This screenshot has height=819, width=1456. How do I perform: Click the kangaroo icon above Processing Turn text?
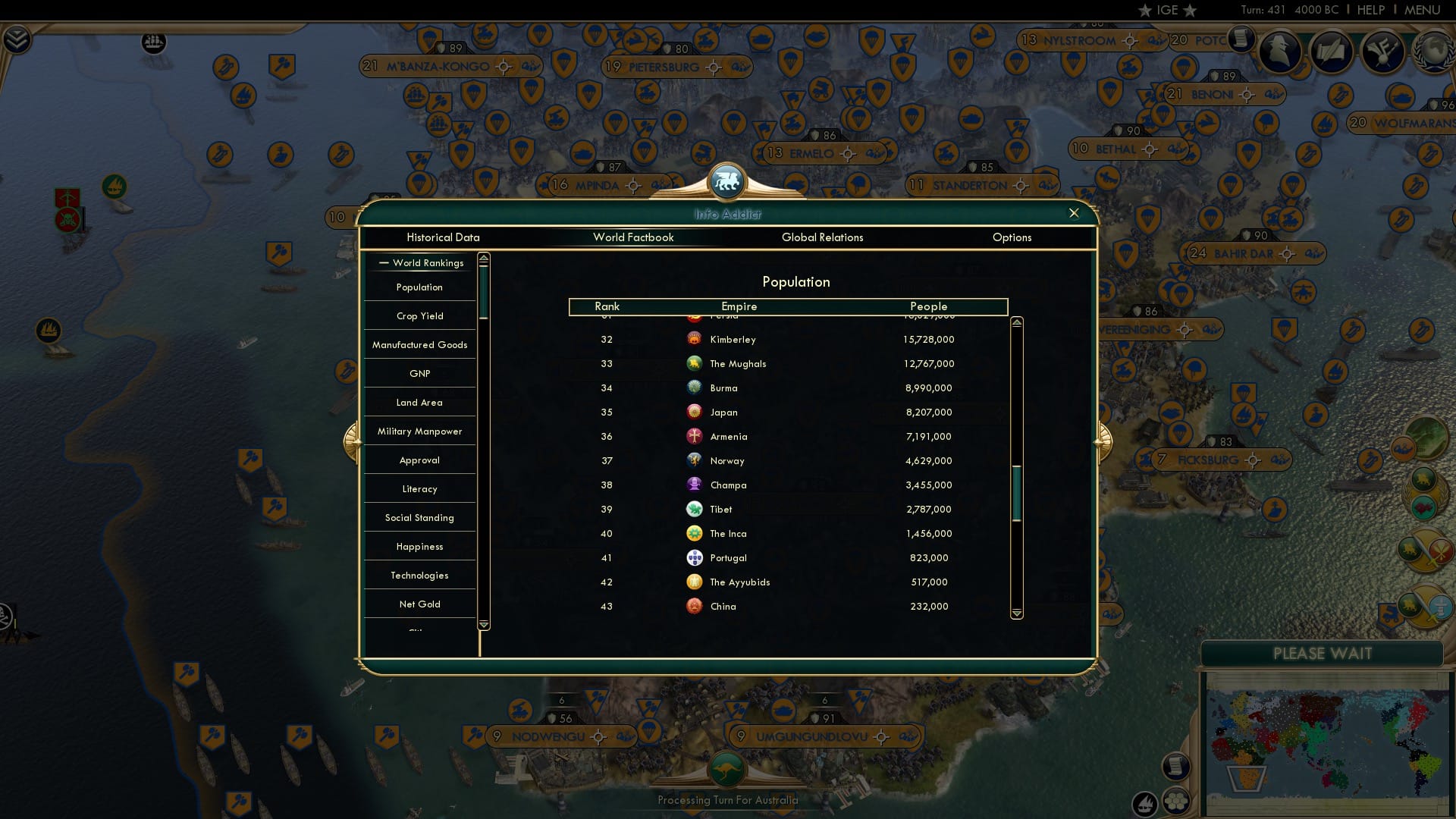[x=726, y=768]
